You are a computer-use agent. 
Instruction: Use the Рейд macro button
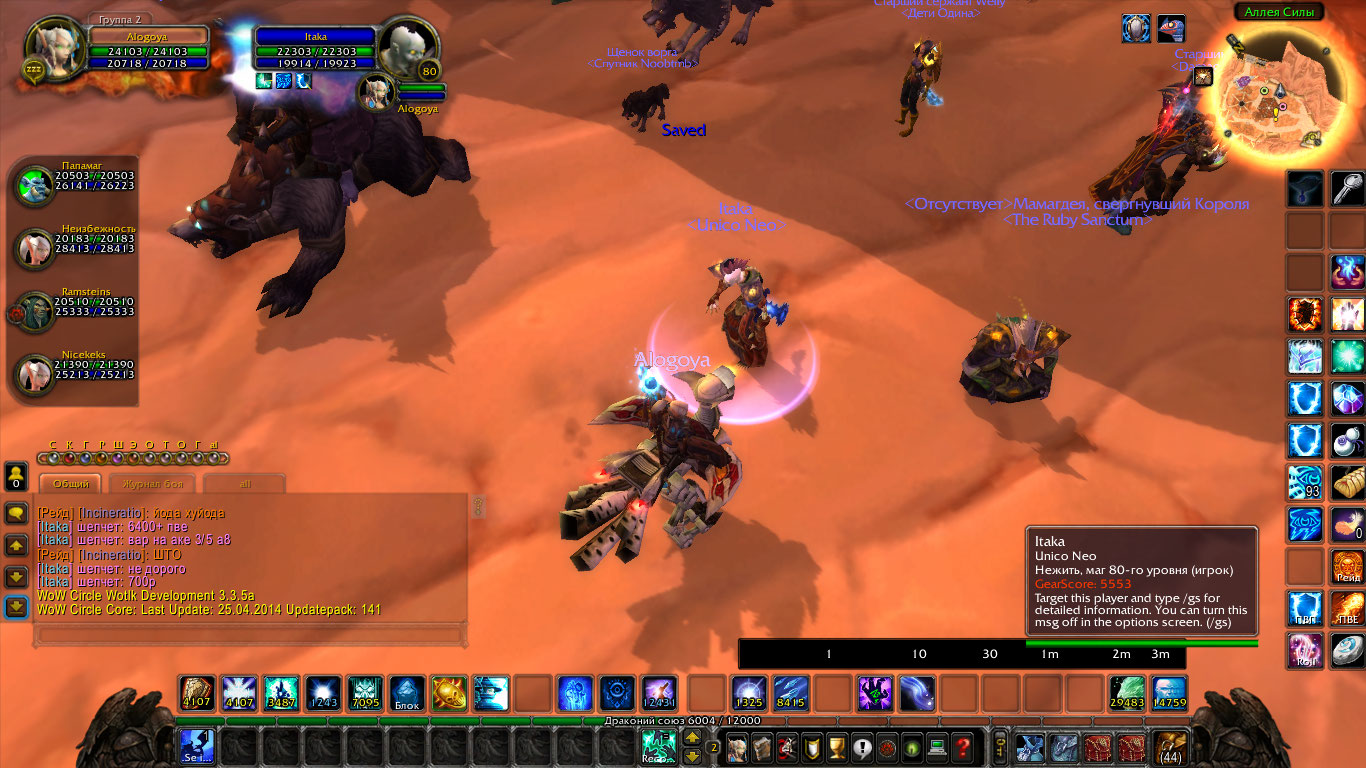pyautogui.click(x=1347, y=566)
